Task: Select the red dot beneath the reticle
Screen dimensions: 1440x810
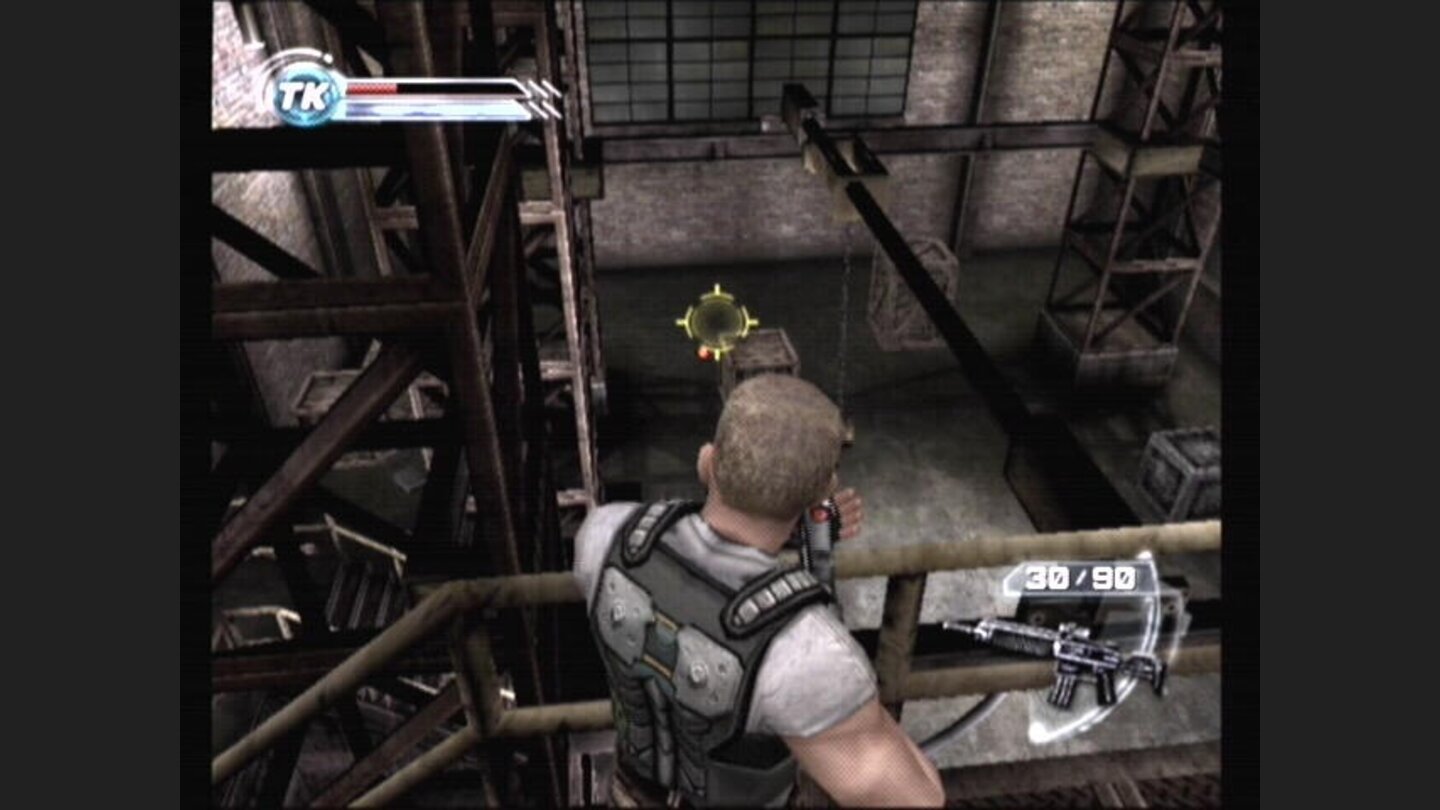Action: 706,352
